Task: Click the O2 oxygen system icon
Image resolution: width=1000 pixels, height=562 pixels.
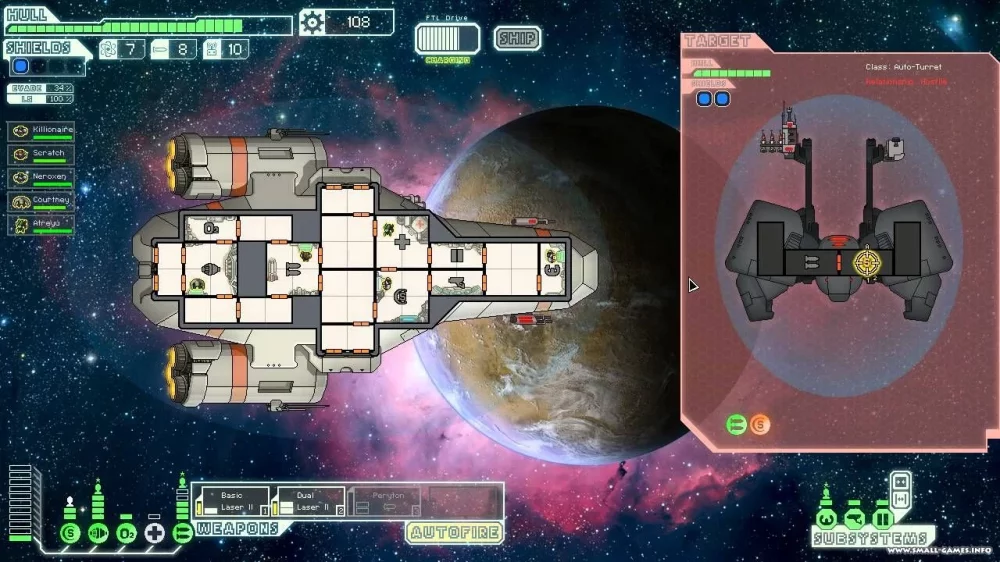Action: click(126, 532)
